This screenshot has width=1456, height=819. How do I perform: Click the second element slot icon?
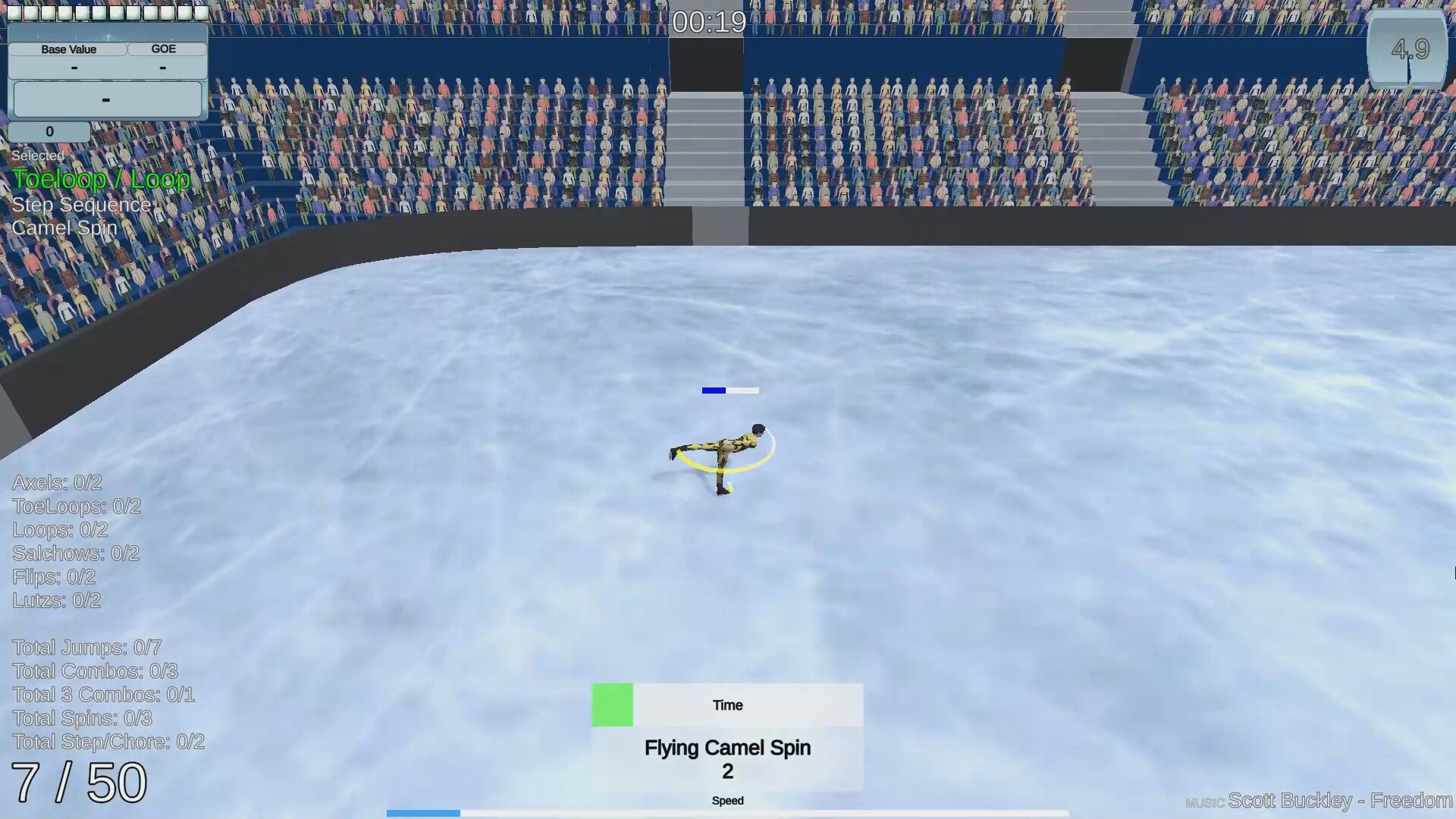point(32,12)
